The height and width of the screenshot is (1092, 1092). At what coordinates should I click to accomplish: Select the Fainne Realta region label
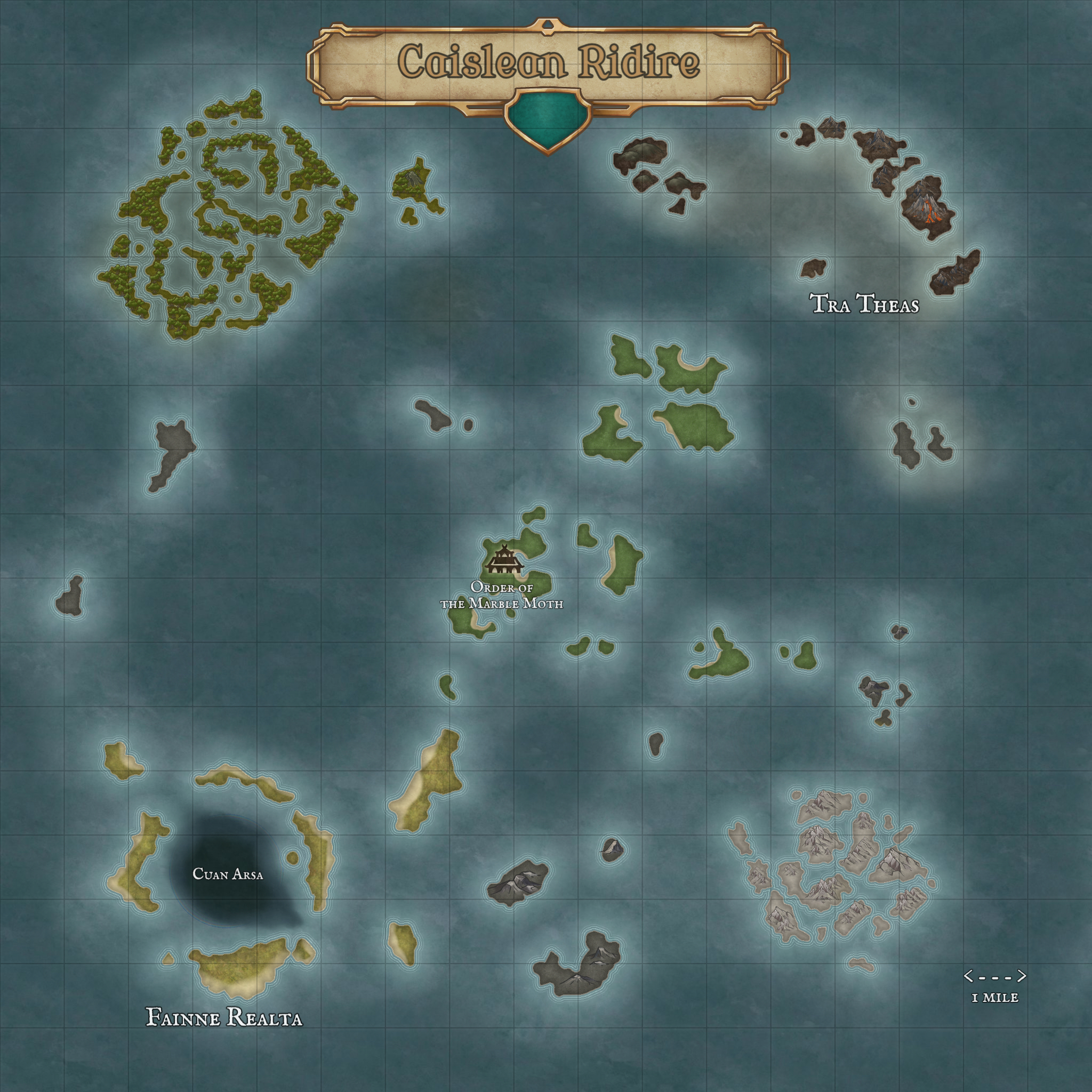[224, 1017]
